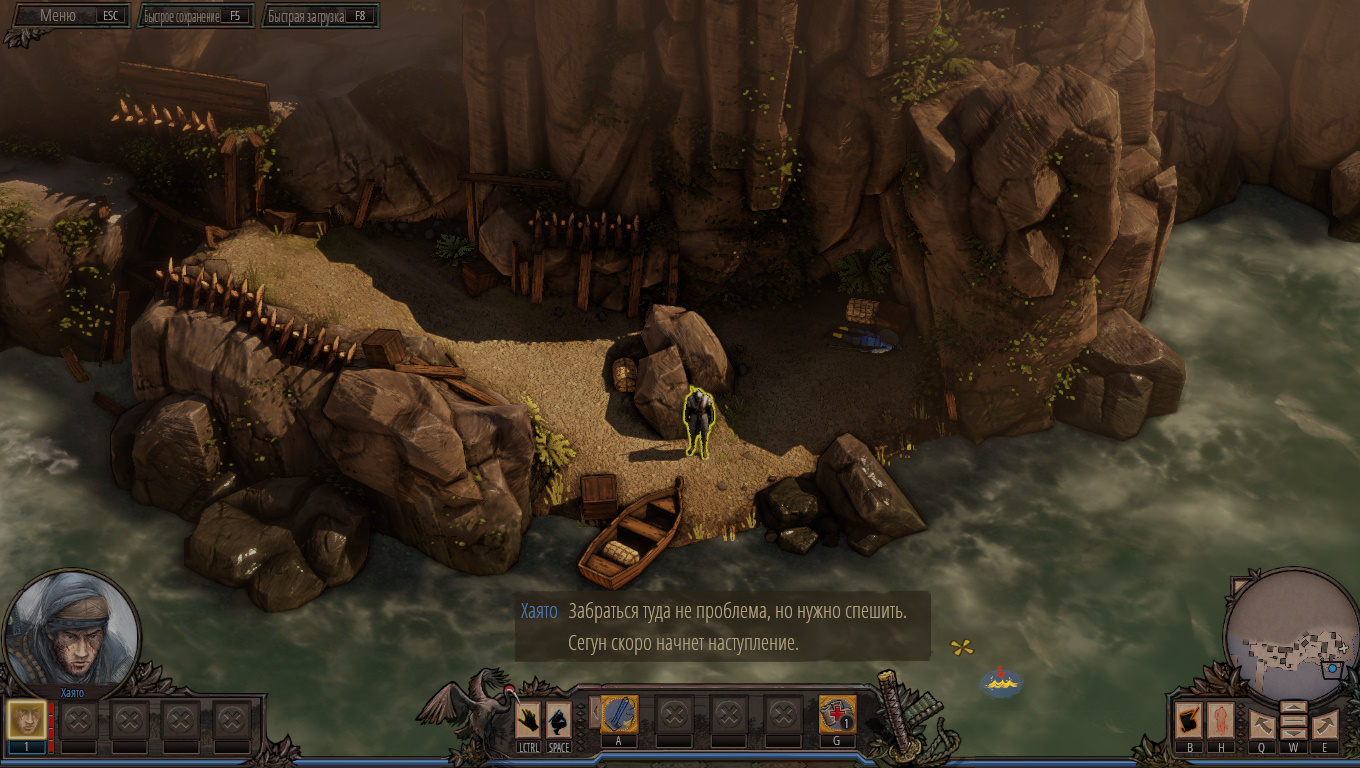Click Быстрая загрузка quick load
The height and width of the screenshot is (768, 1360).
pyautogui.click(x=320, y=17)
